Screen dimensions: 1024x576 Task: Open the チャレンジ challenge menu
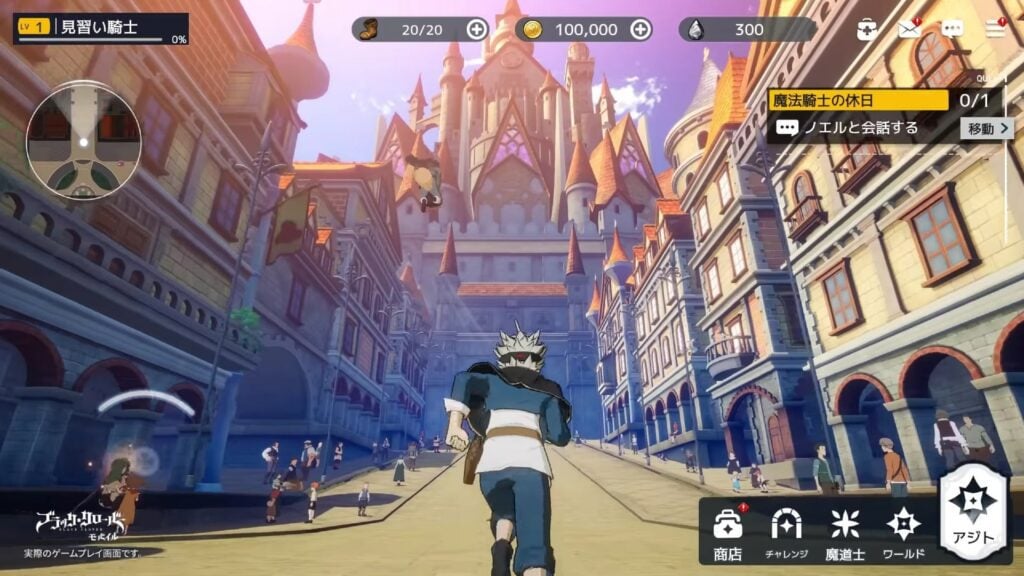pyautogui.click(x=786, y=531)
